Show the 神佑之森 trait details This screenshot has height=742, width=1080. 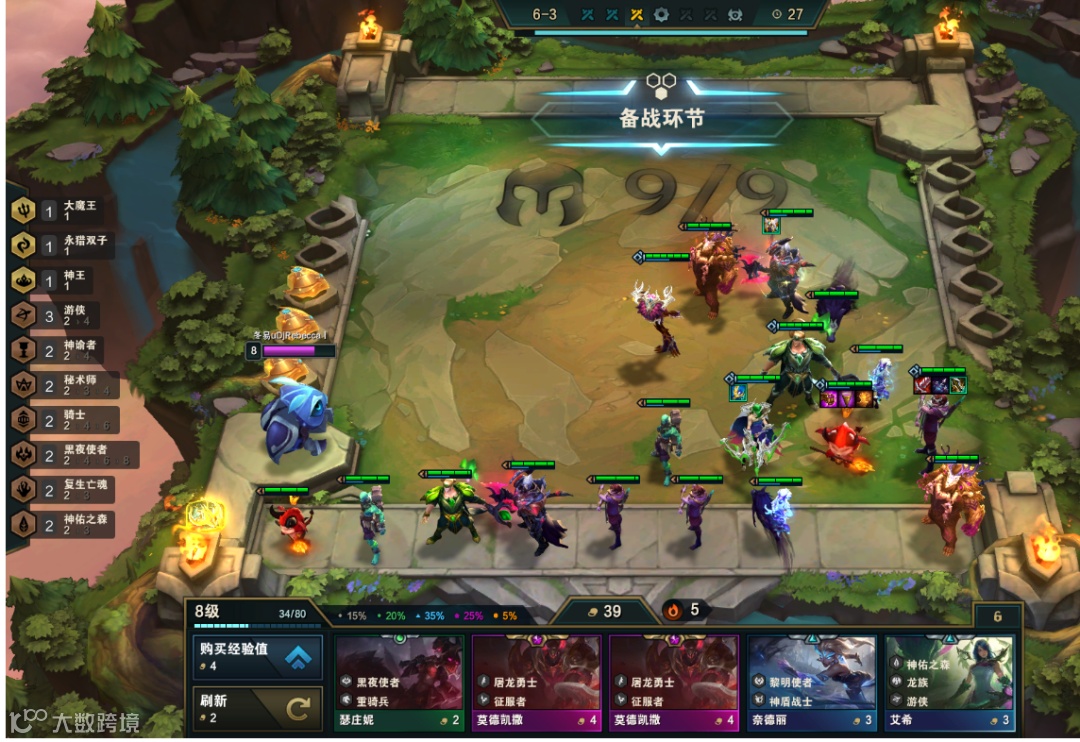click(62, 525)
